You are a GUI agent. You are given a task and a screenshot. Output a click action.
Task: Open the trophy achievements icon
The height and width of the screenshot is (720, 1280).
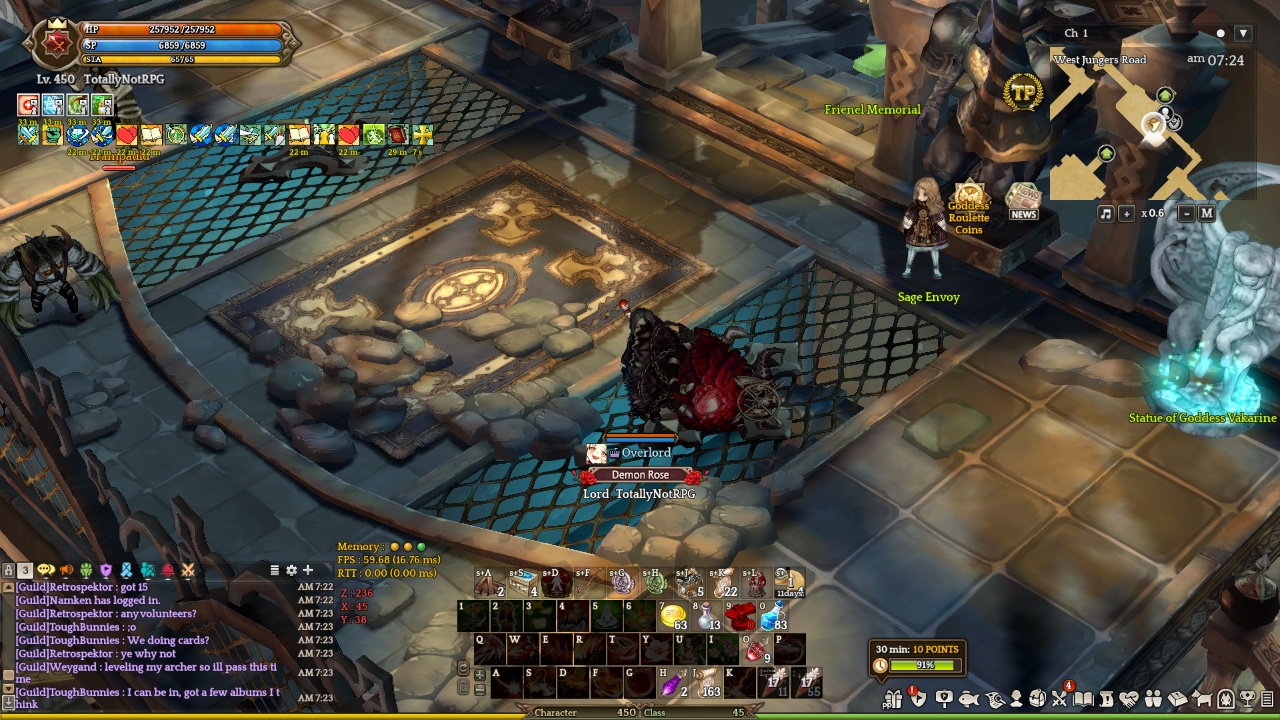click(1247, 699)
